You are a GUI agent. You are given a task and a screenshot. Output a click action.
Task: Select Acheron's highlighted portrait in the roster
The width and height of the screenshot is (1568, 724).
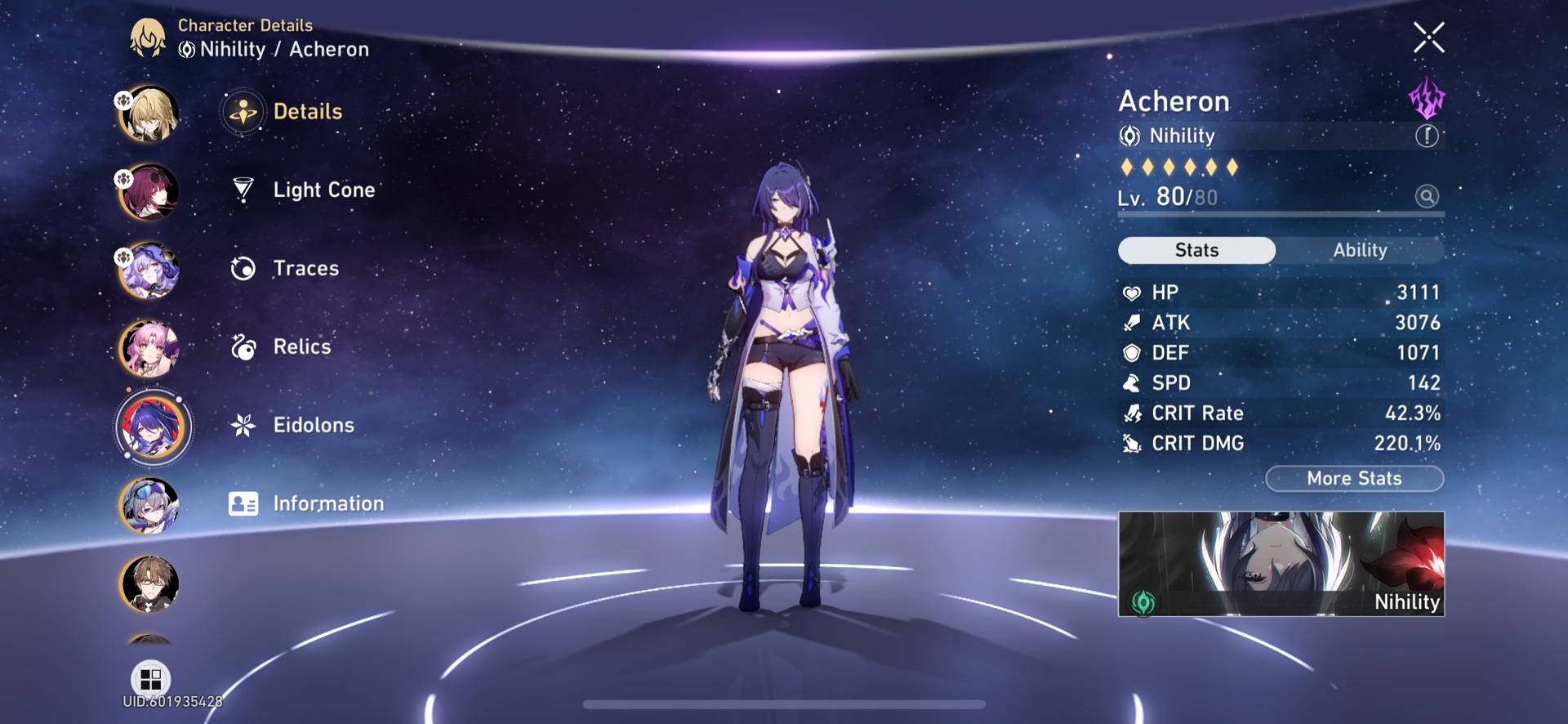tap(152, 425)
